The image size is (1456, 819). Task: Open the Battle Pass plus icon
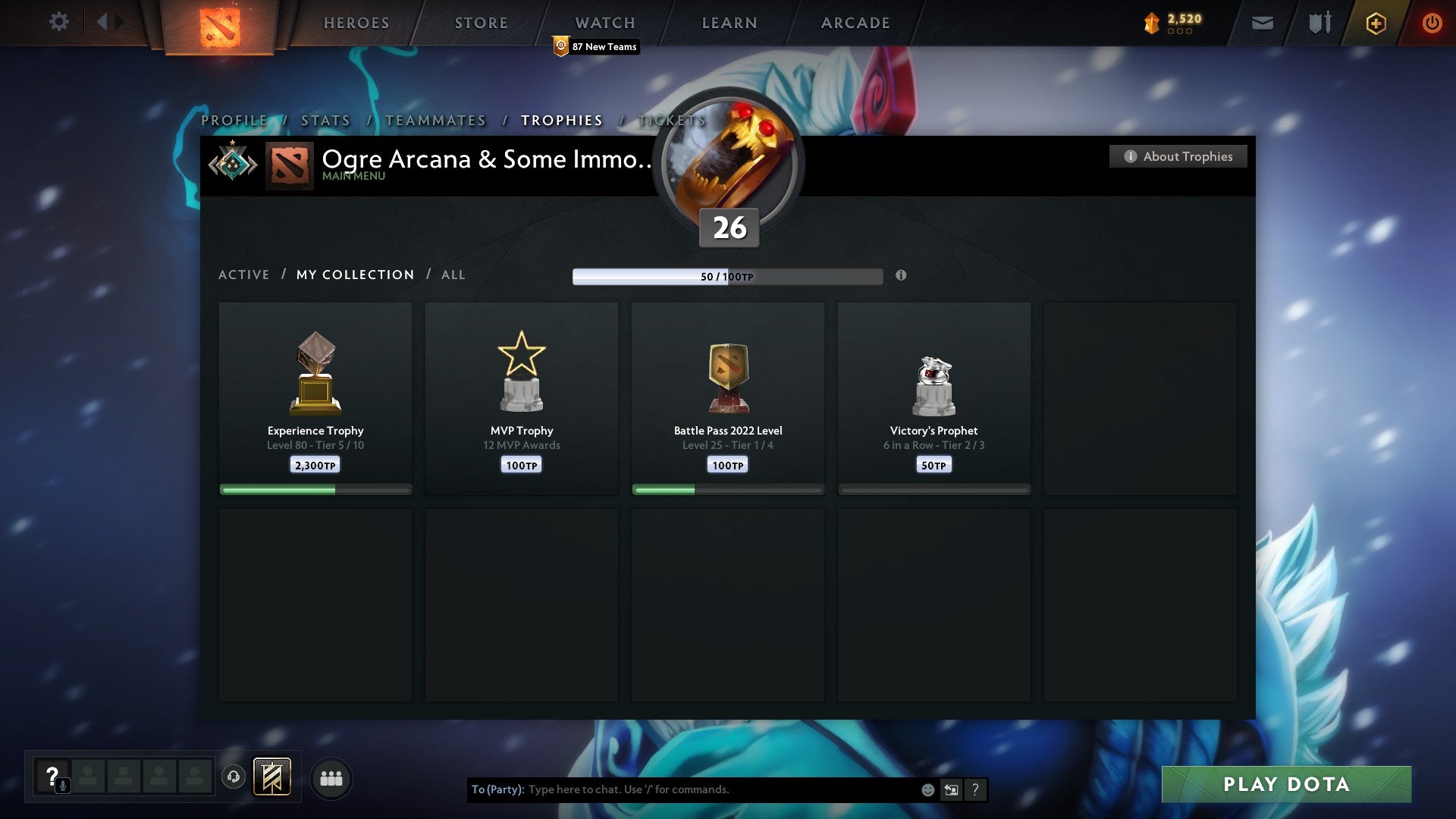[x=1375, y=23]
